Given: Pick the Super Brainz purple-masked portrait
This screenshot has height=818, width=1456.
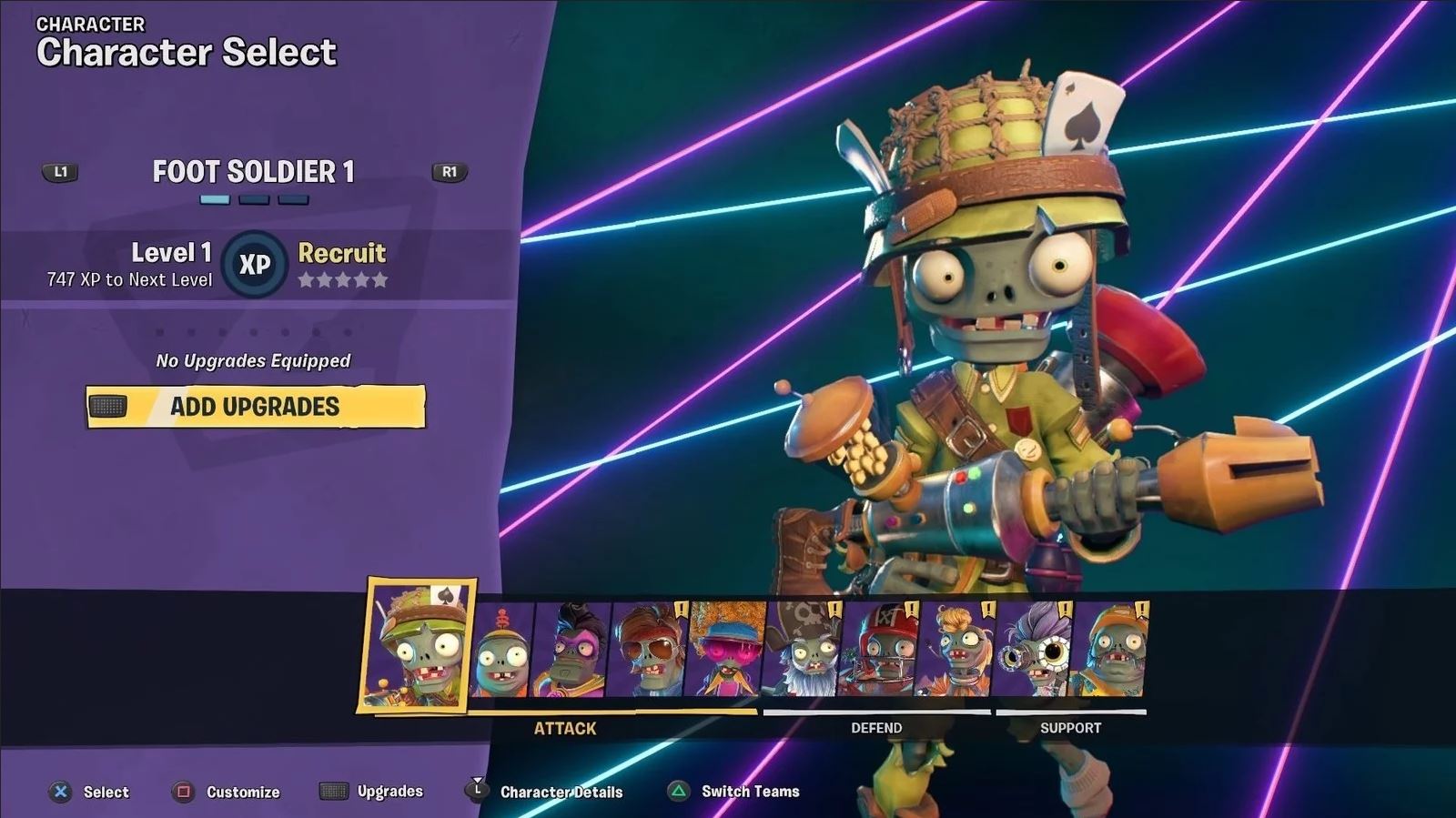Looking at the screenshot, I should pos(573,651).
